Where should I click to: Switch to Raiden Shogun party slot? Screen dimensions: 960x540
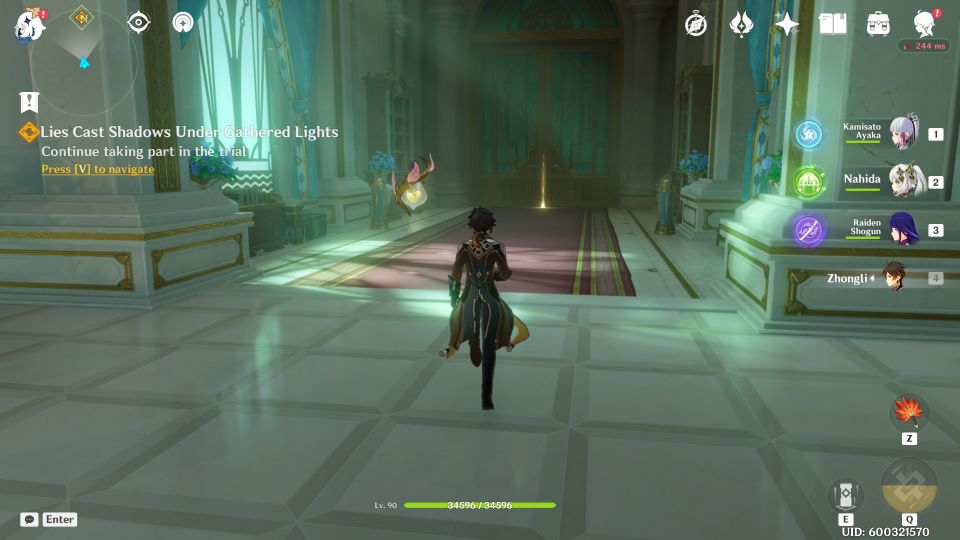(x=903, y=229)
